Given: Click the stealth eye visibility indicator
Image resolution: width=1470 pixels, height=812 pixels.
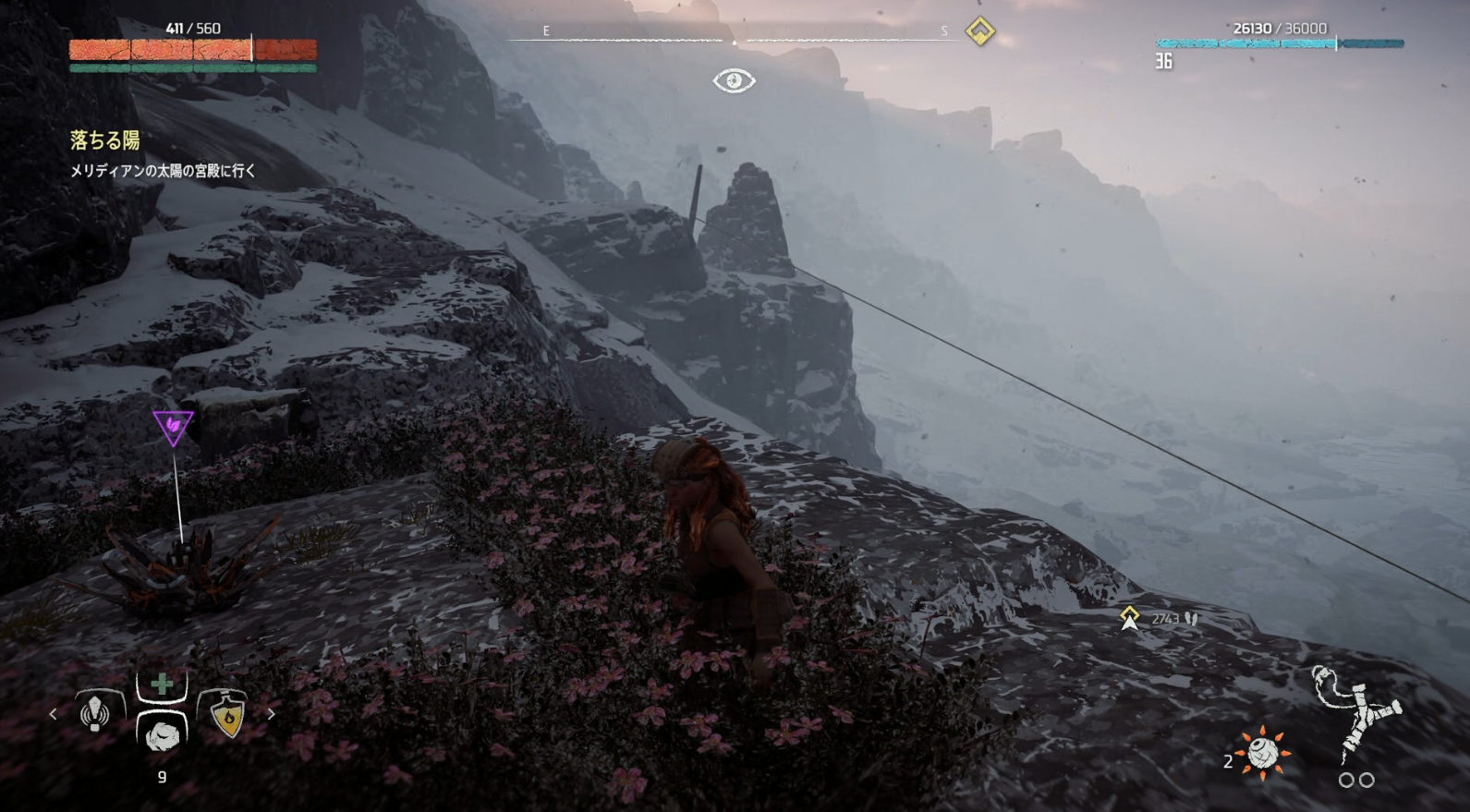Looking at the screenshot, I should point(734,81).
